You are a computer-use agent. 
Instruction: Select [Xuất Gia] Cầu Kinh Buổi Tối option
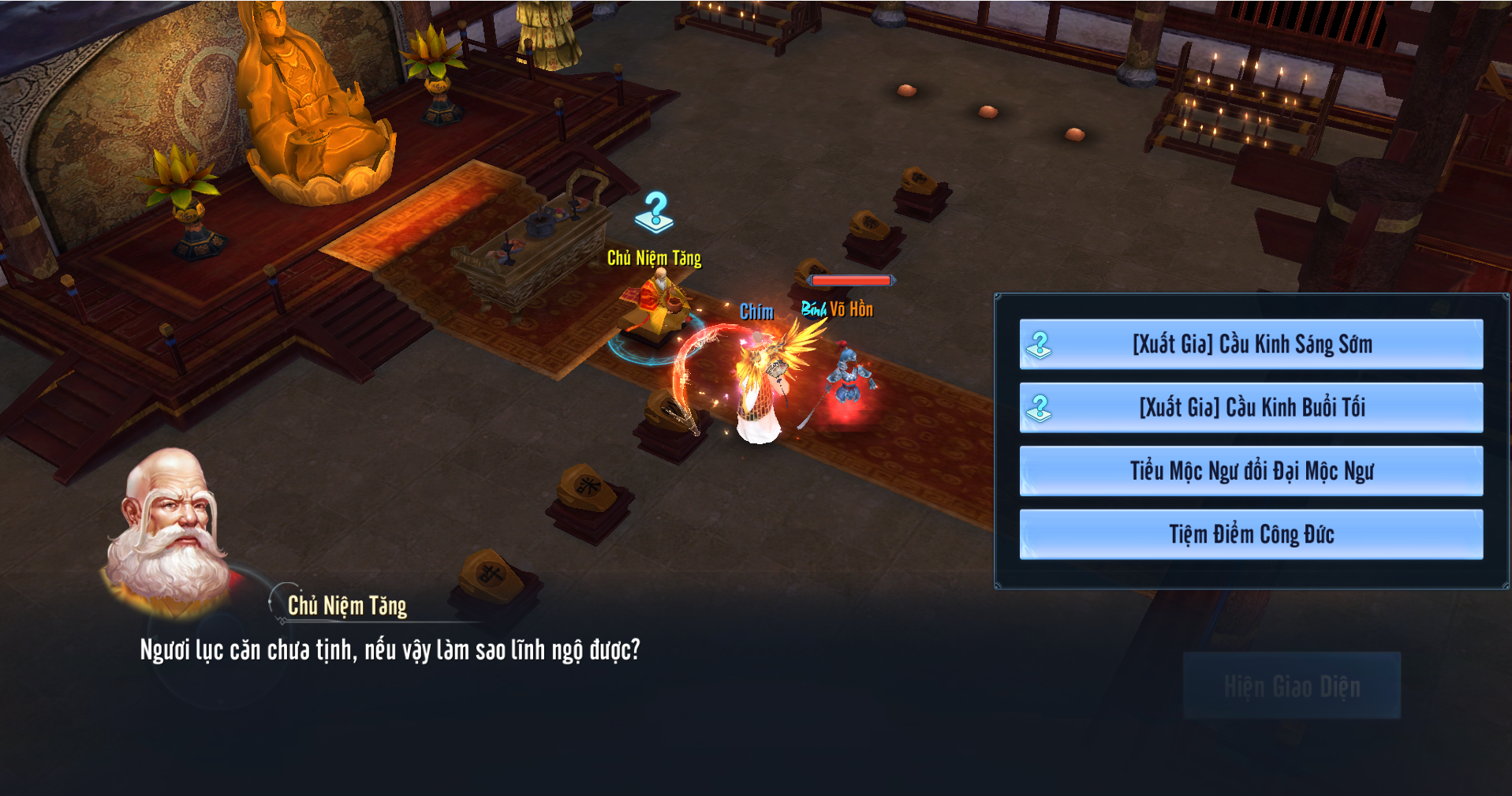coord(1251,407)
